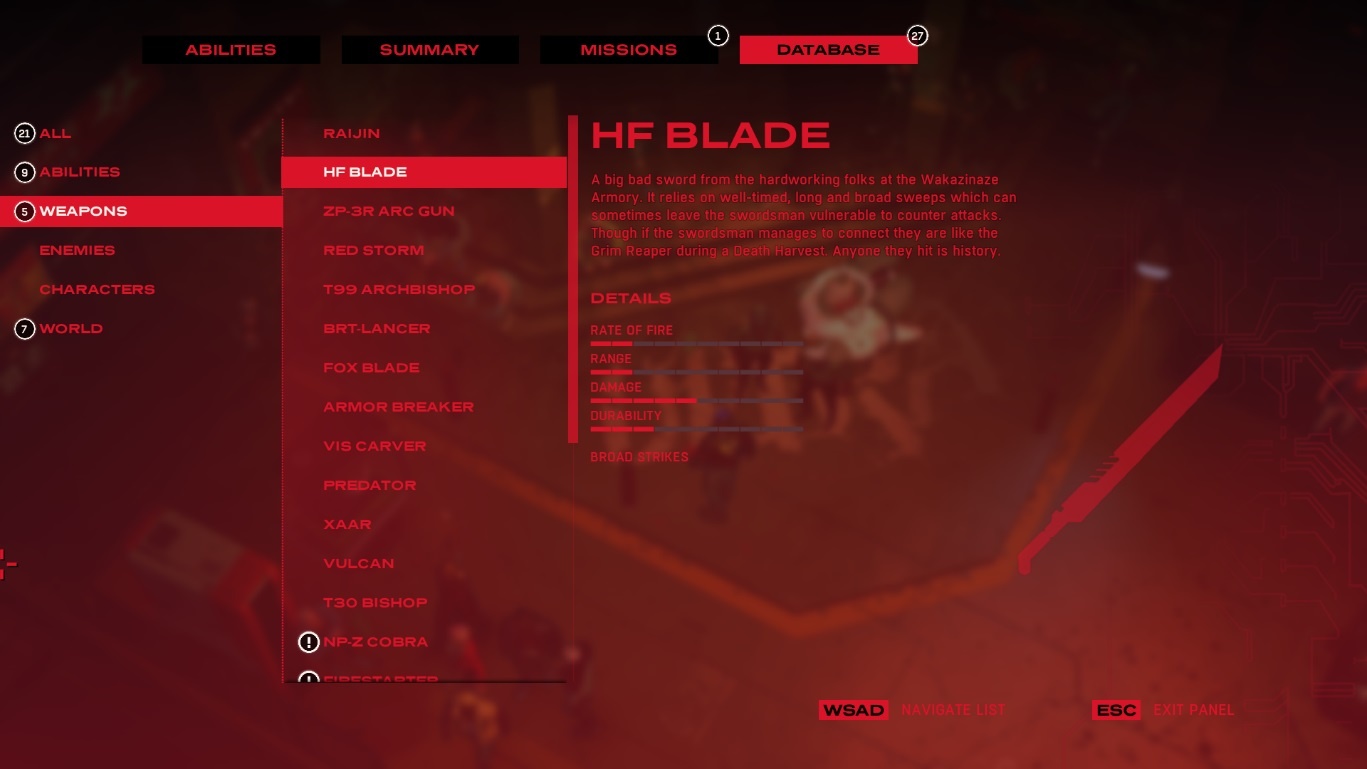This screenshot has width=1367, height=769.
Task: Click the exclamation icon beside FIRESTARTER
Action: point(309,680)
